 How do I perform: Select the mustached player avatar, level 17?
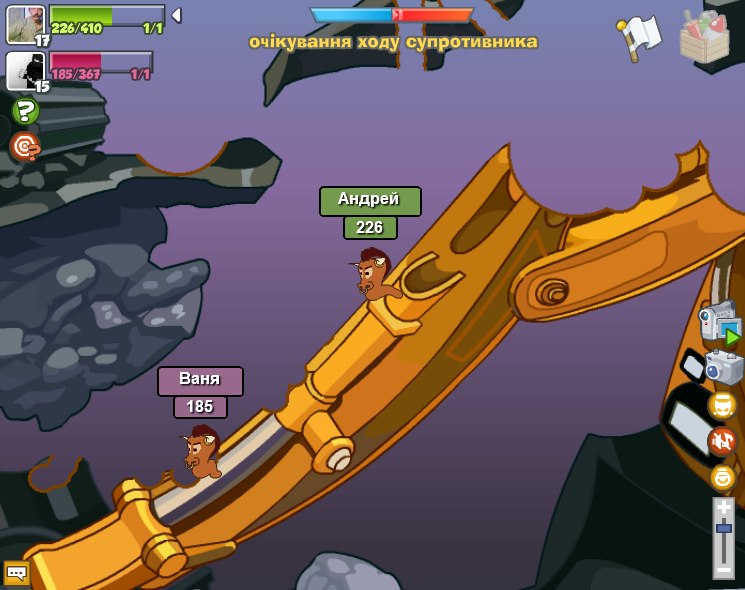tap(25, 24)
